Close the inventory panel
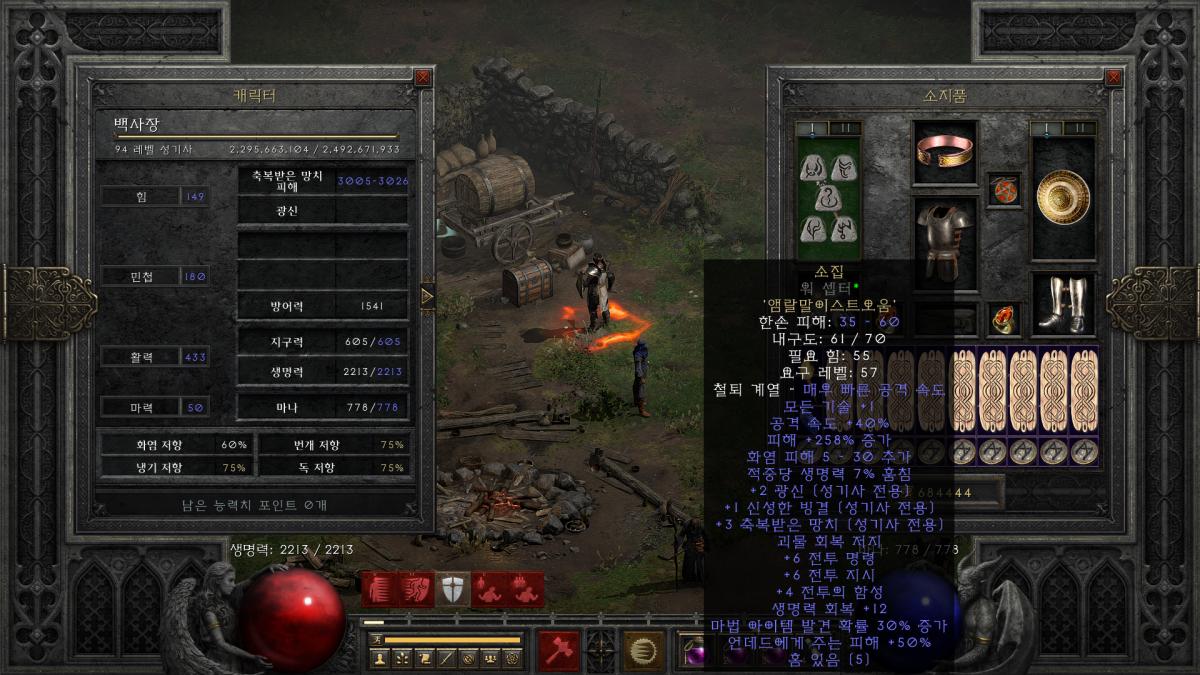This screenshot has height=675, width=1200. pos(1113,77)
